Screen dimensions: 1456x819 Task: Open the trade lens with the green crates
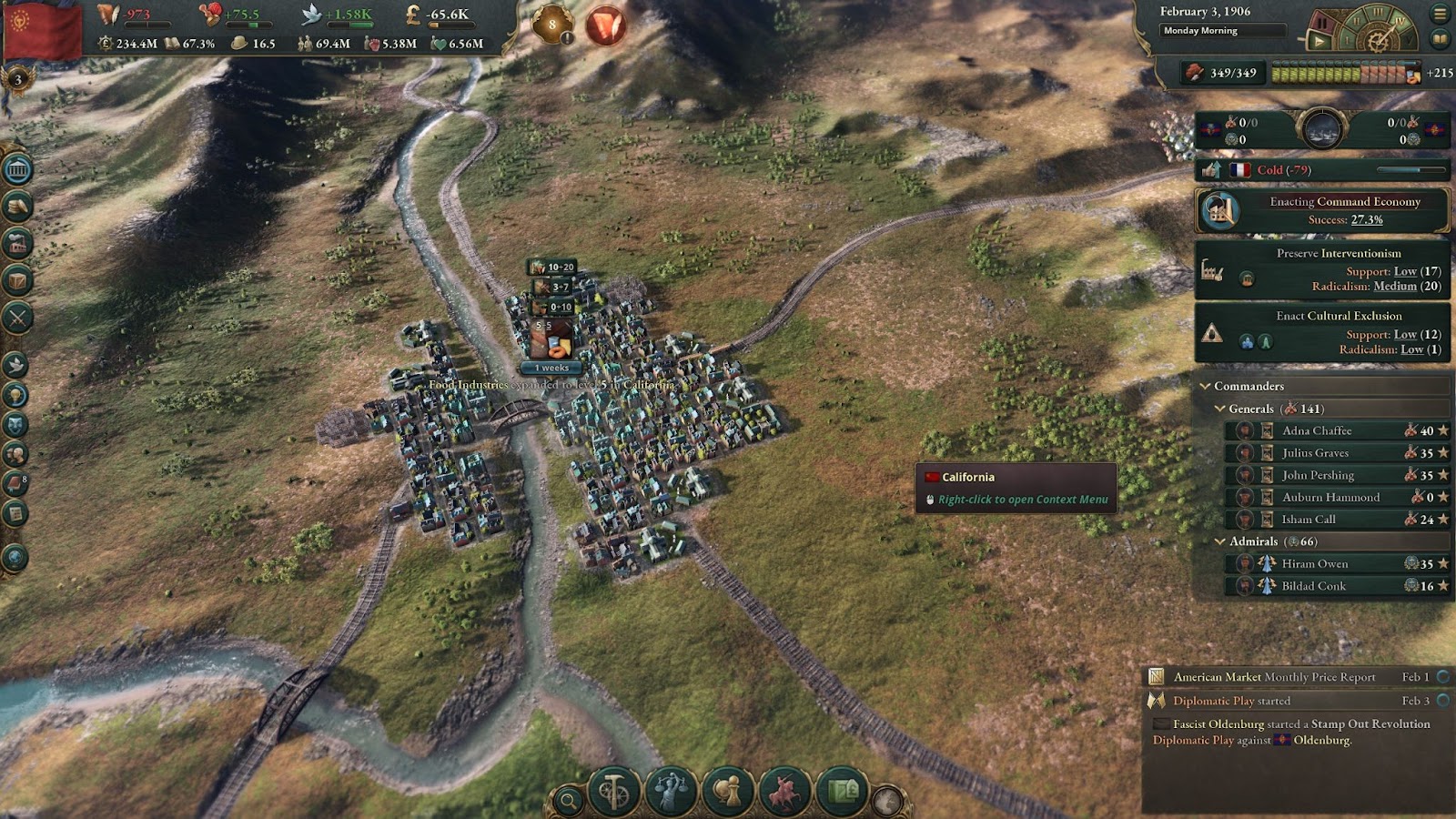(842, 792)
